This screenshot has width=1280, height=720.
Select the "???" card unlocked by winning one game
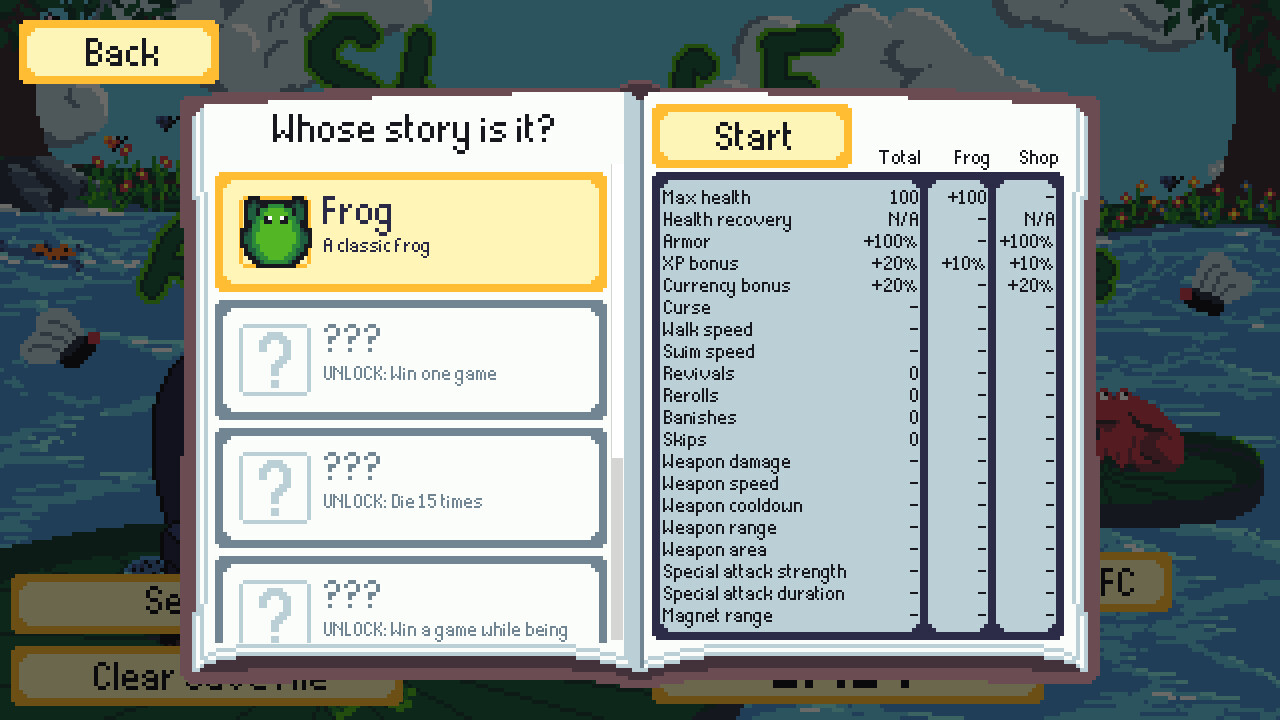410,358
